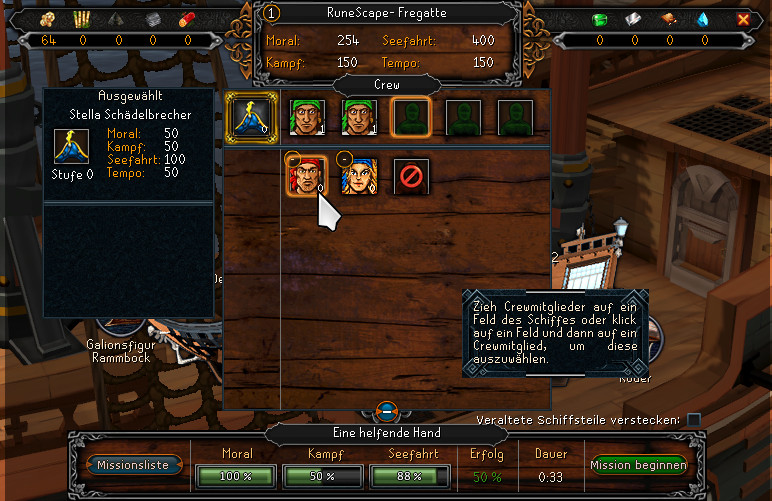Select the red bandana crew member
Screen dimensions: 772x501
pos(302,175)
